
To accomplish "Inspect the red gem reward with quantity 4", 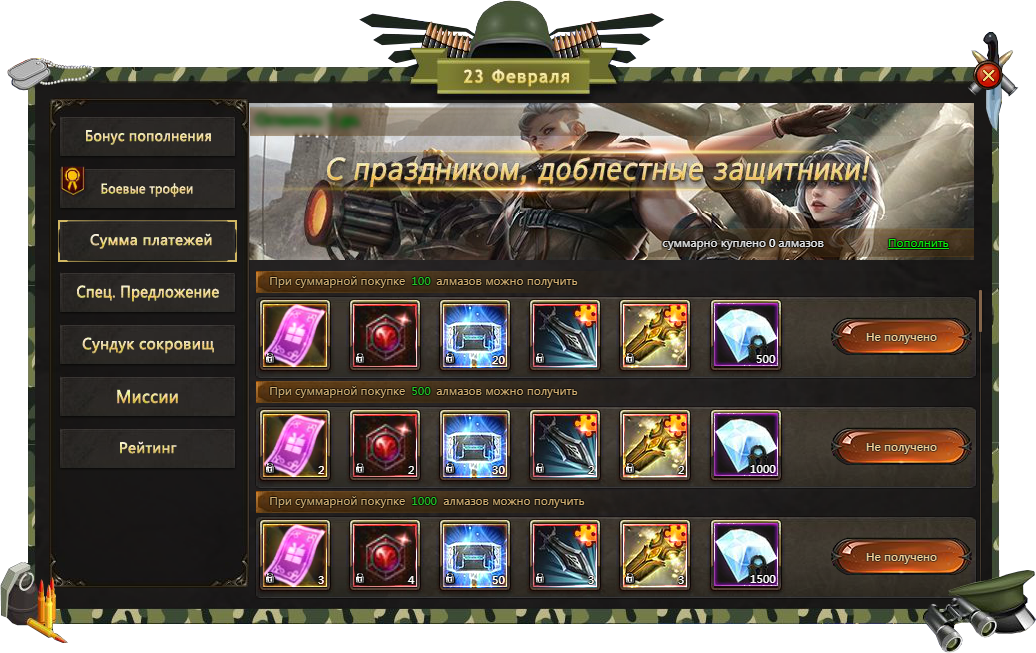I will click(x=385, y=555).
